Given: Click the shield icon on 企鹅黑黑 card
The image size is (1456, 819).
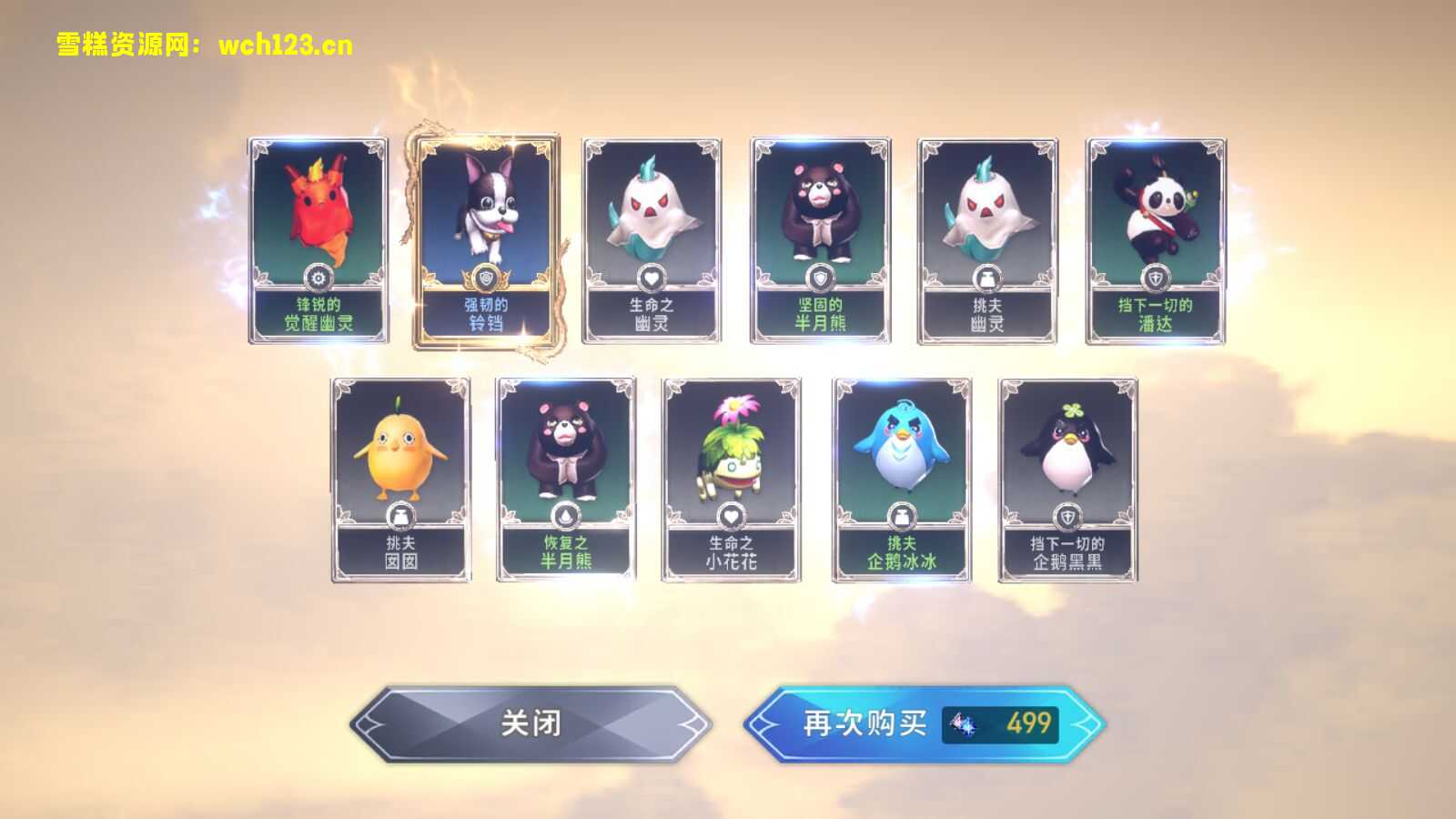Looking at the screenshot, I should pyautogui.click(x=1067, y=515).
